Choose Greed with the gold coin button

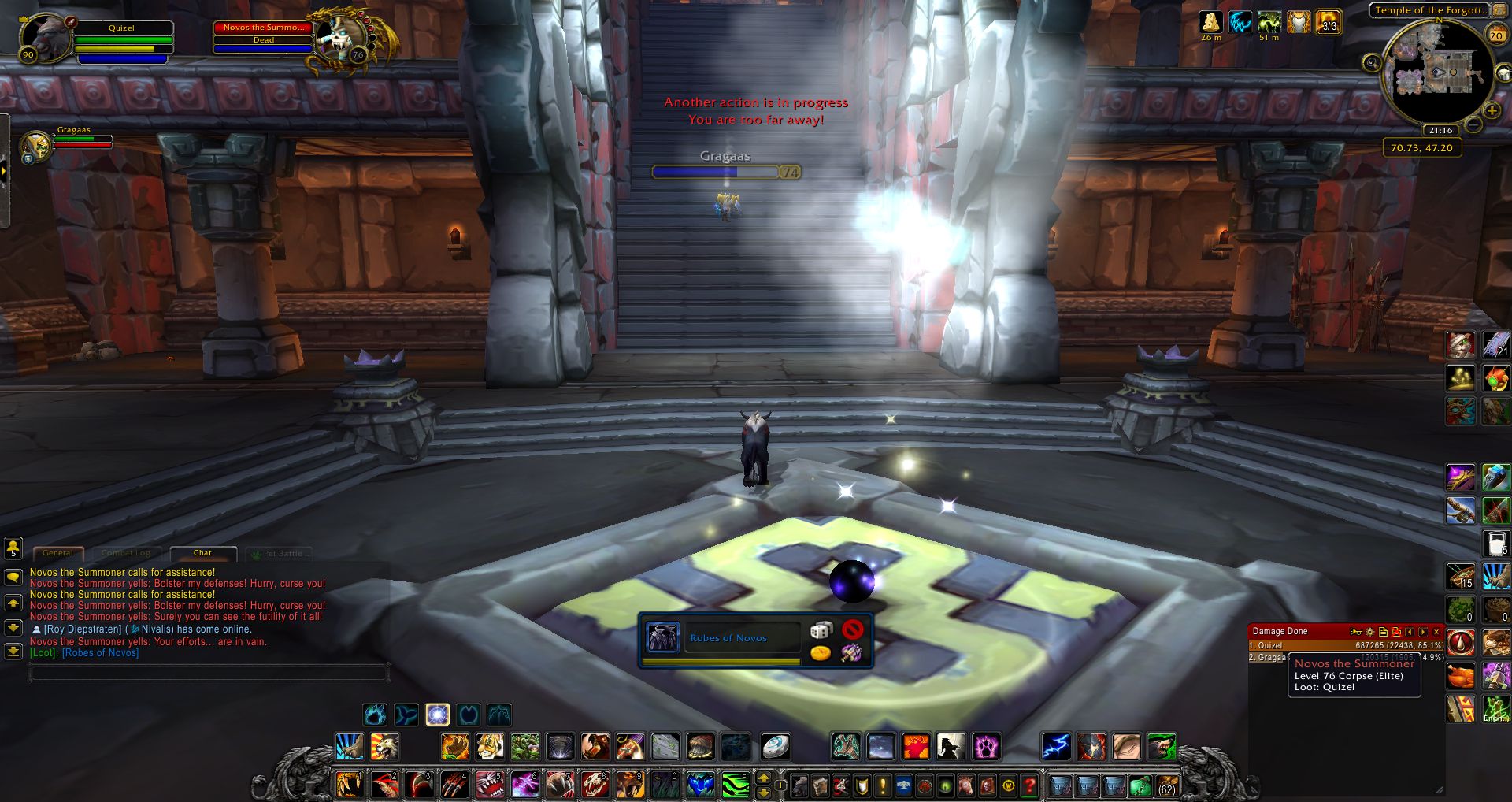coord(821,653)
